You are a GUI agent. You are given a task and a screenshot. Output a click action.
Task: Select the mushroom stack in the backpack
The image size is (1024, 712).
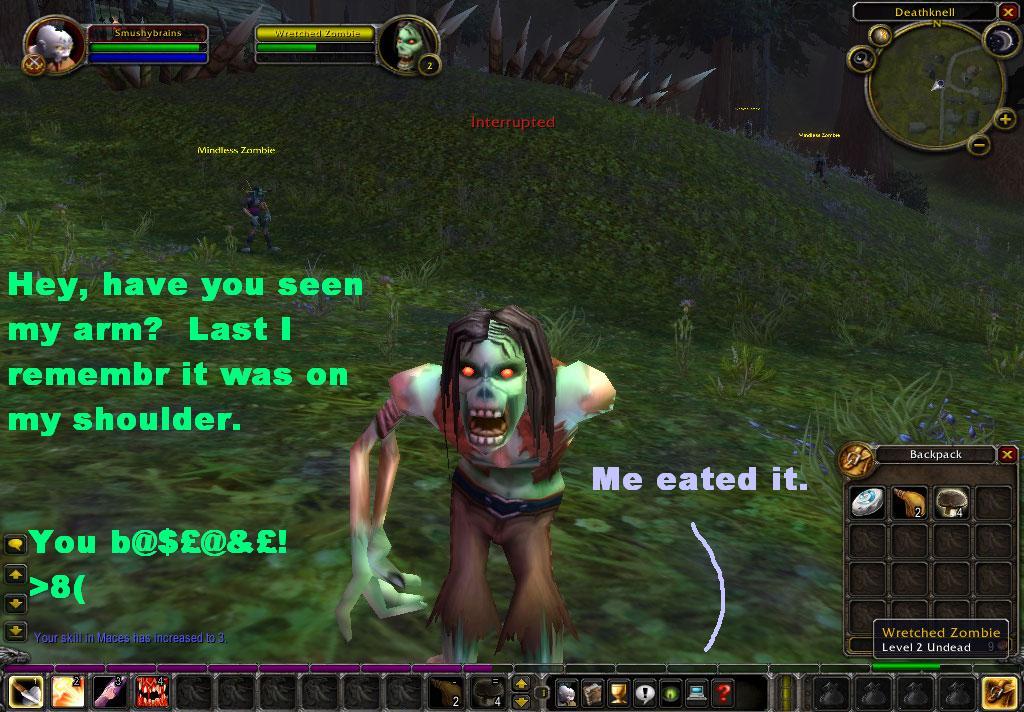pyautogui.click(x=950, y=503)
